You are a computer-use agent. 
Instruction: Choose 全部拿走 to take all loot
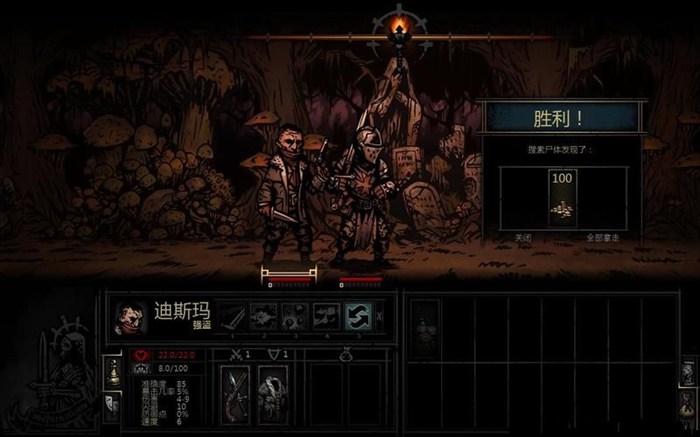coord(605,240)
